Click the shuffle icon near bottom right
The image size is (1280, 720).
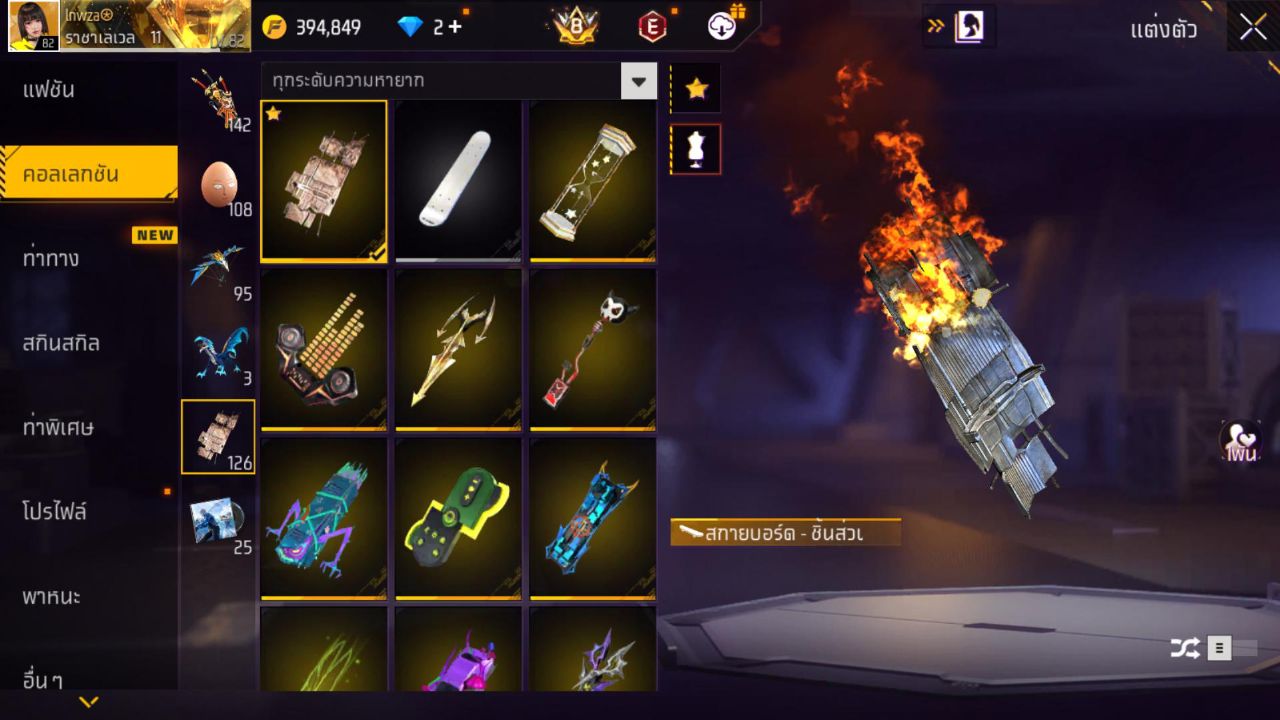point(1186,647)
